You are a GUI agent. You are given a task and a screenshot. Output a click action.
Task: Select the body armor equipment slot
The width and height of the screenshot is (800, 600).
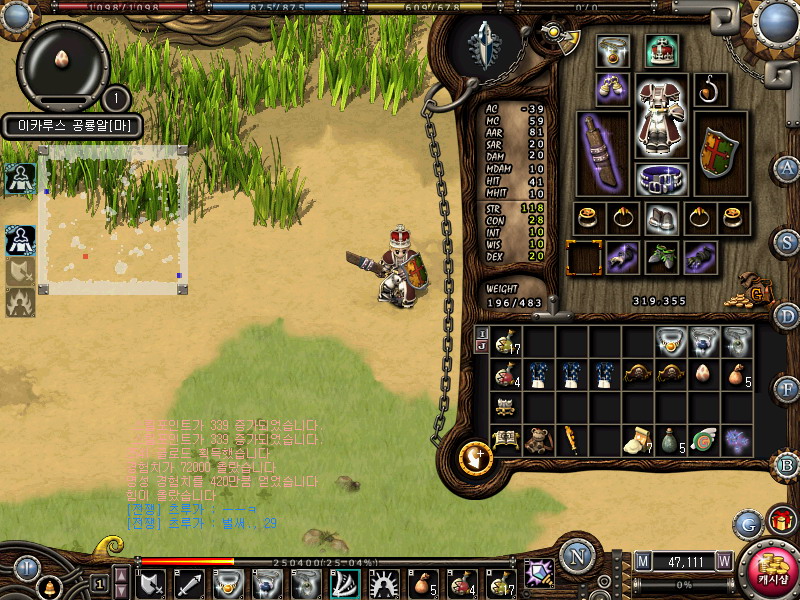click(661, 116)
